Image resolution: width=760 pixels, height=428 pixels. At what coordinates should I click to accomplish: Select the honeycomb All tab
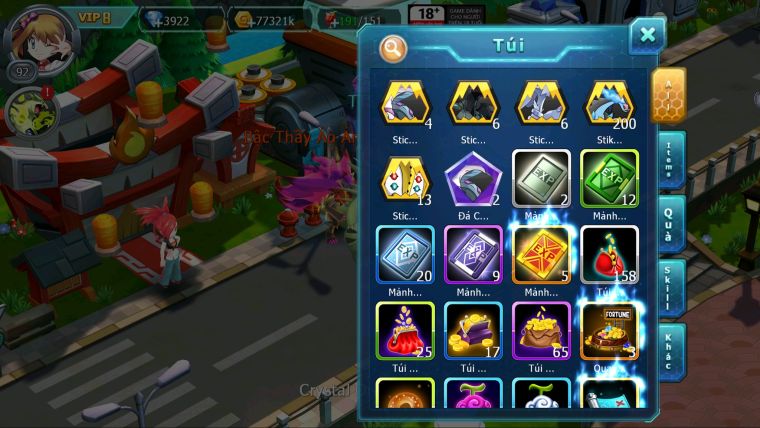pyautogui.click(x=668, y=94)
